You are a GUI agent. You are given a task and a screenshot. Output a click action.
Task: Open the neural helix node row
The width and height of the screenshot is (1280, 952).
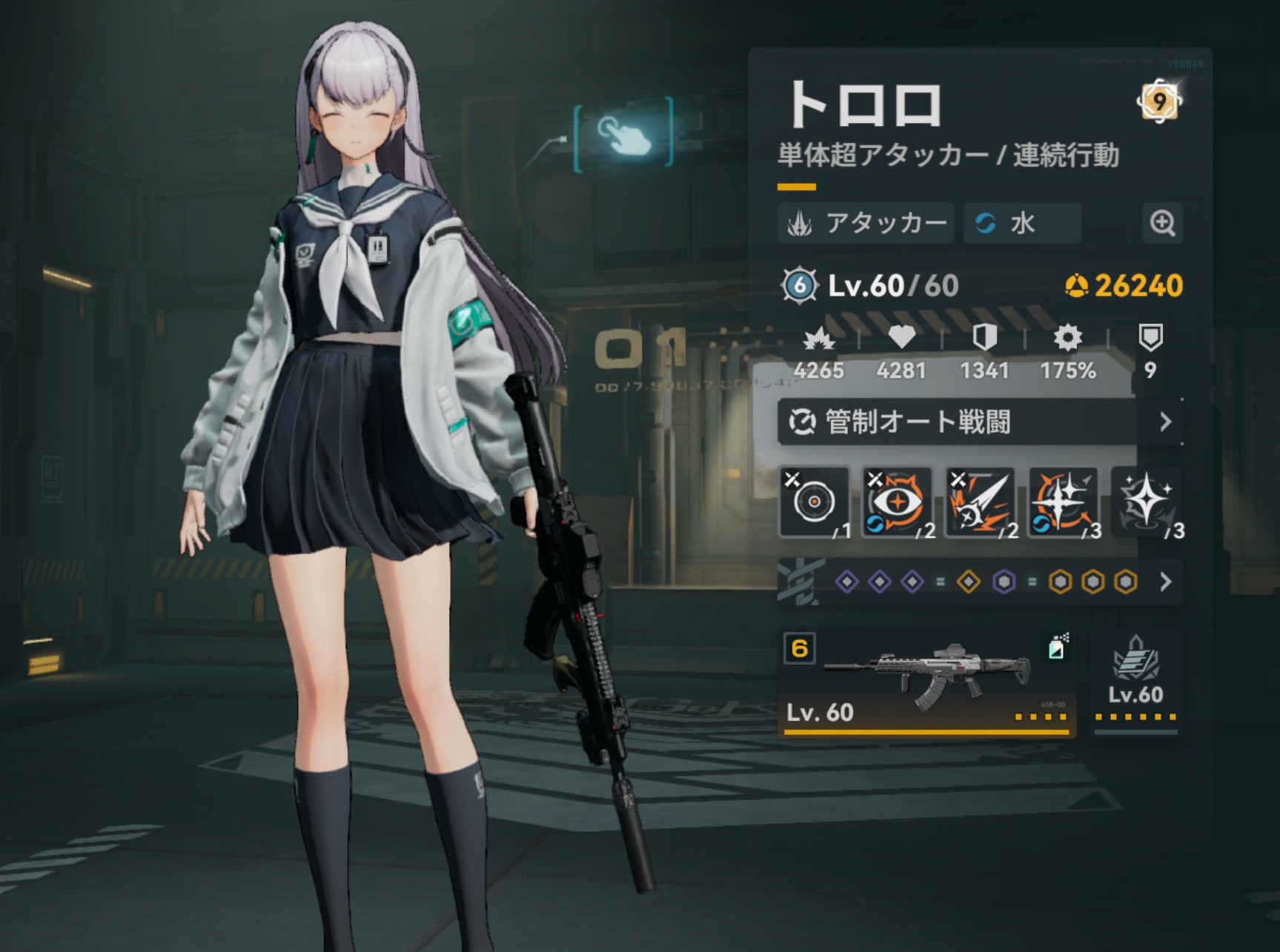coord(978,582)
